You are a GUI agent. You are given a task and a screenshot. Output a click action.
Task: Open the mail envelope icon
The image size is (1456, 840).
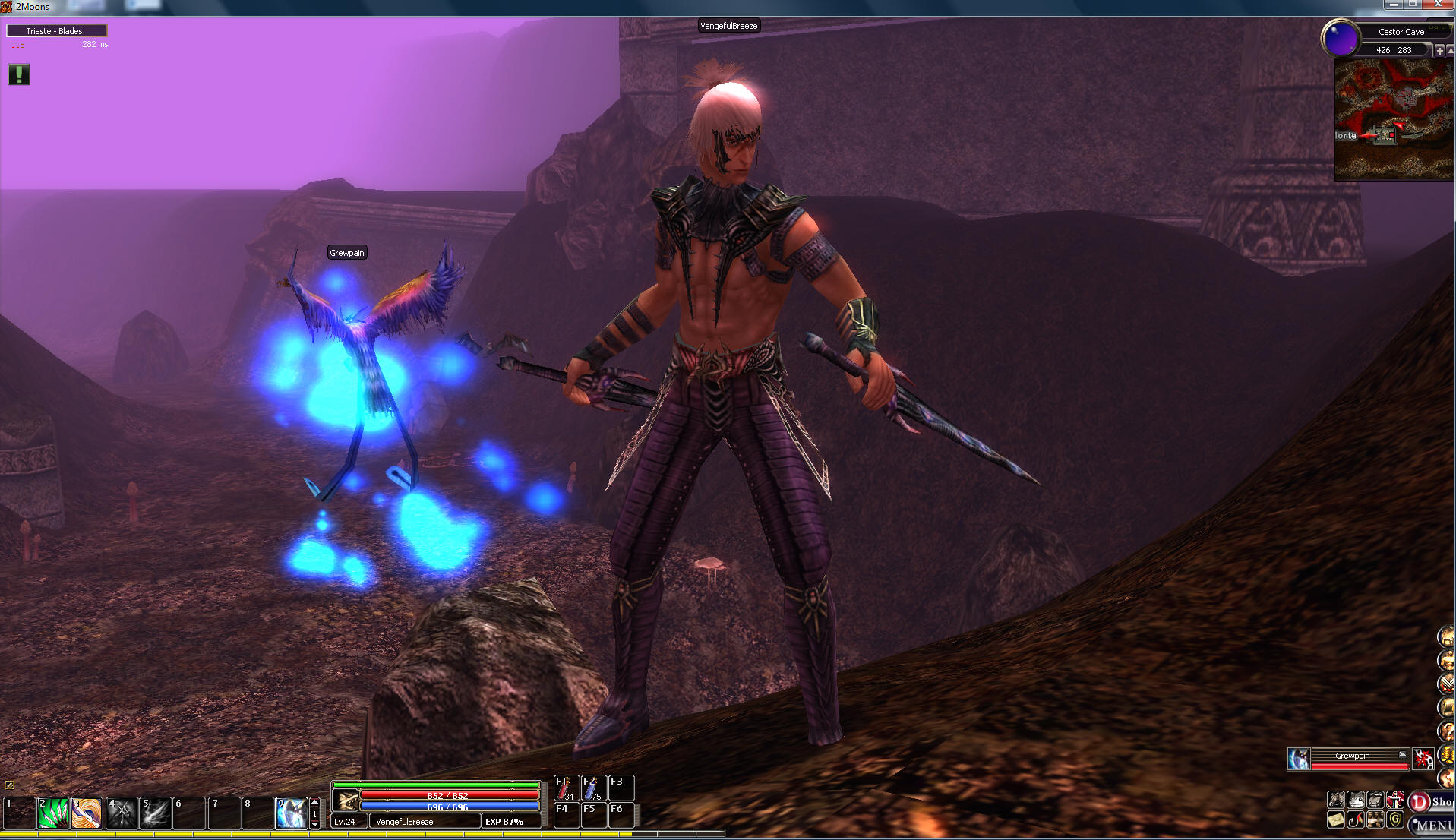pos(1336,819)
